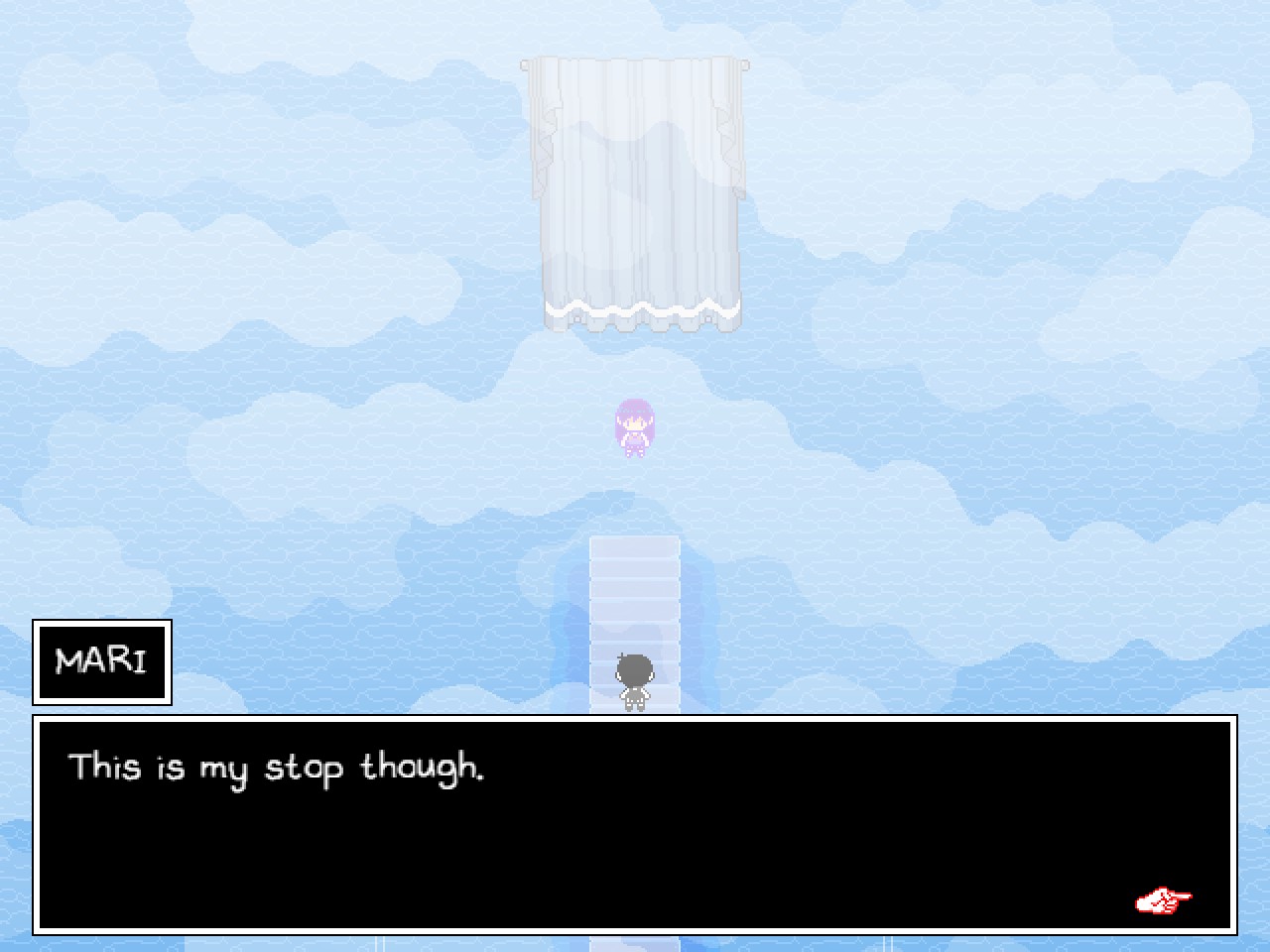
Task: Click the dialogue text 'This is my stop though.'
Action: (278, 768)
